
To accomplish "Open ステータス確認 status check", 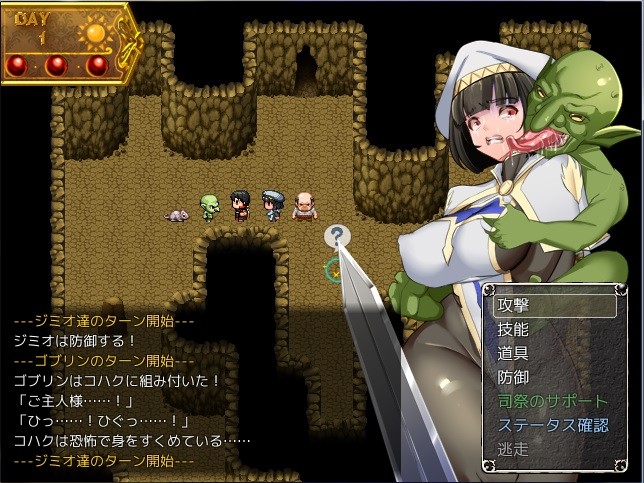I will (x=553, y=425).
